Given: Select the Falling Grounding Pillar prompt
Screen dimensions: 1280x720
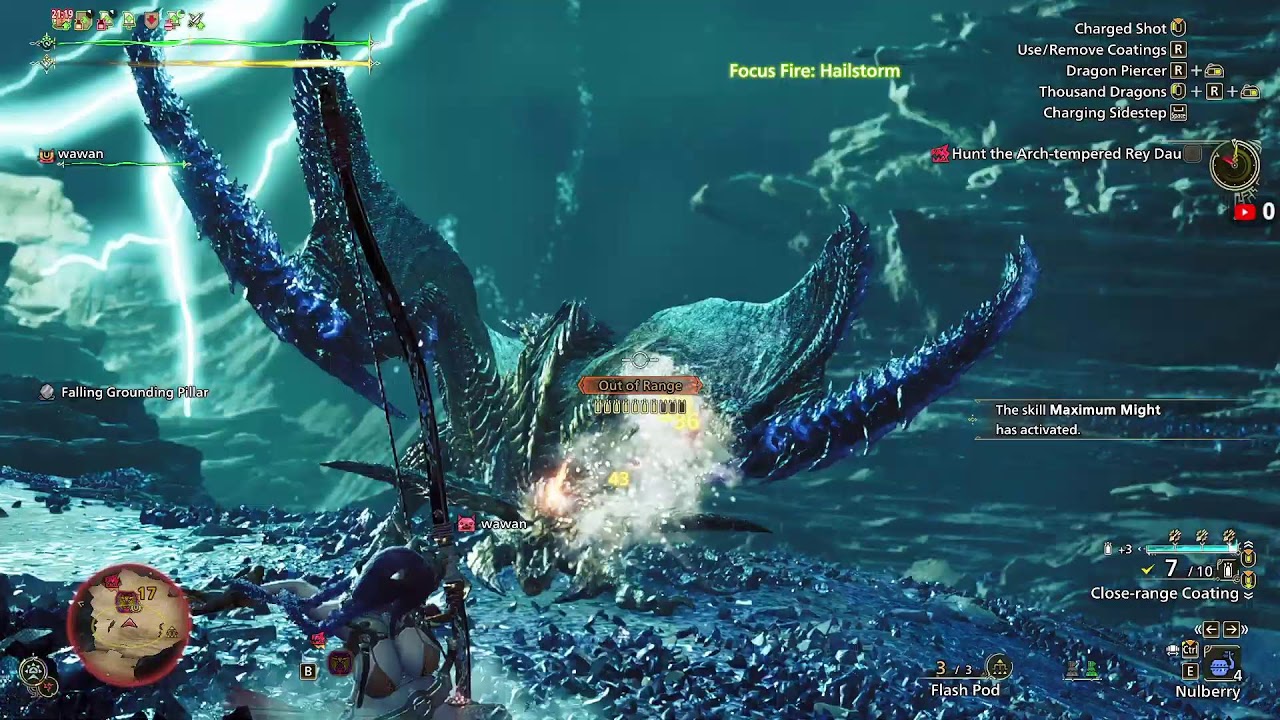Looking at the screenshot, I should pyautogui.click(x=134, y=392).
